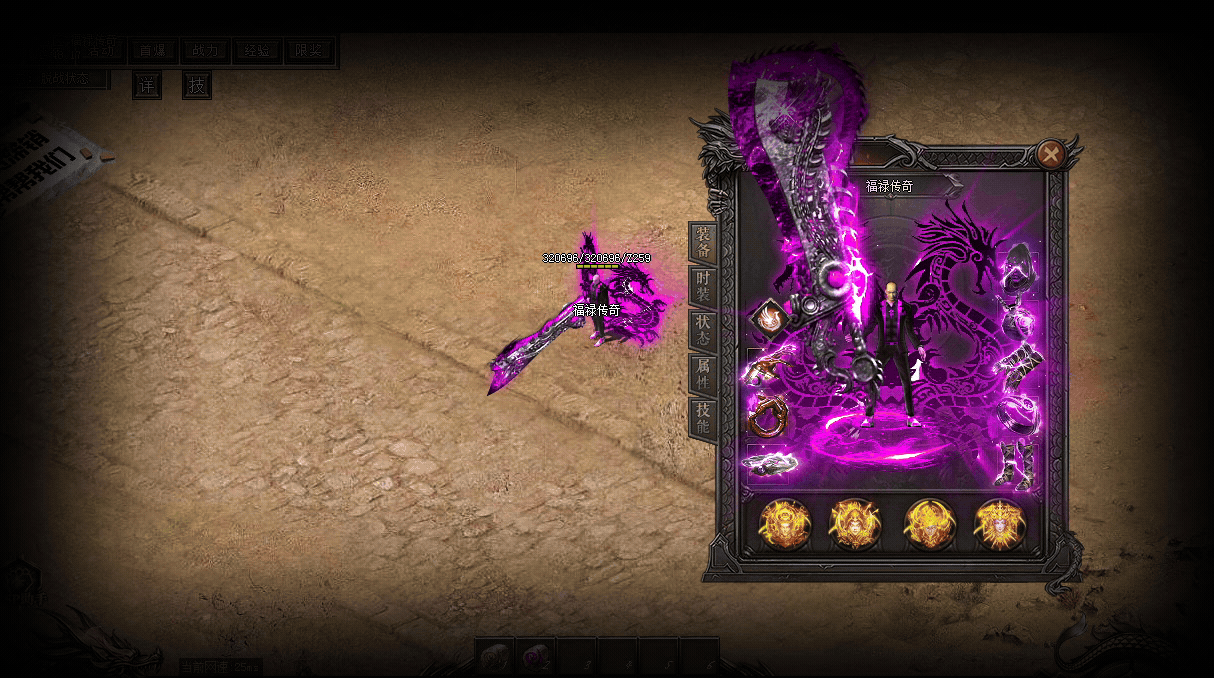Viewport: 1214px width, 678px height.
Task: Open the 战力 power button
Action: pos(205,51)
